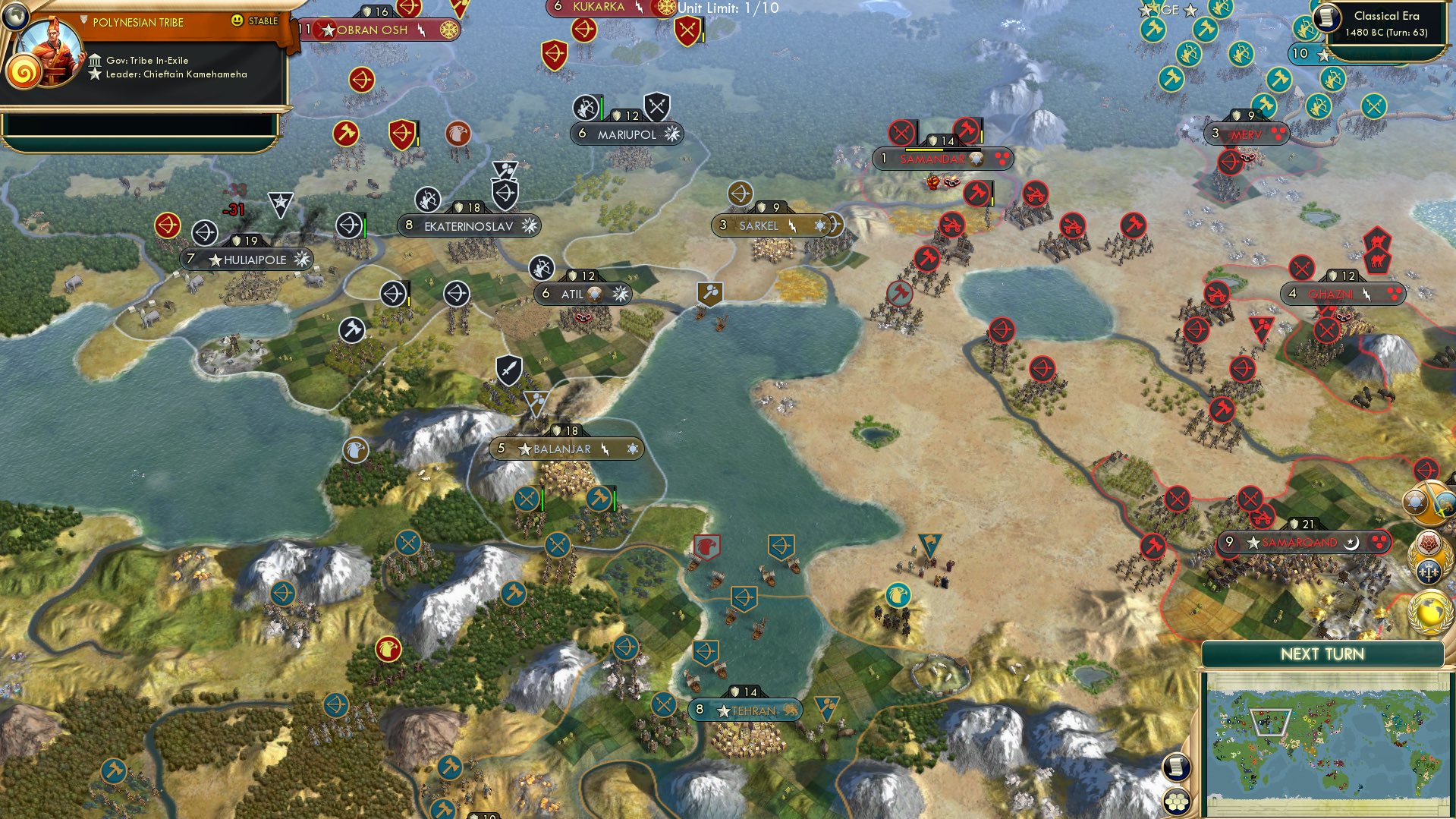Open the Economic Overview globe icon
The width and height of the screenshot is (1456, 819).
1429,609
